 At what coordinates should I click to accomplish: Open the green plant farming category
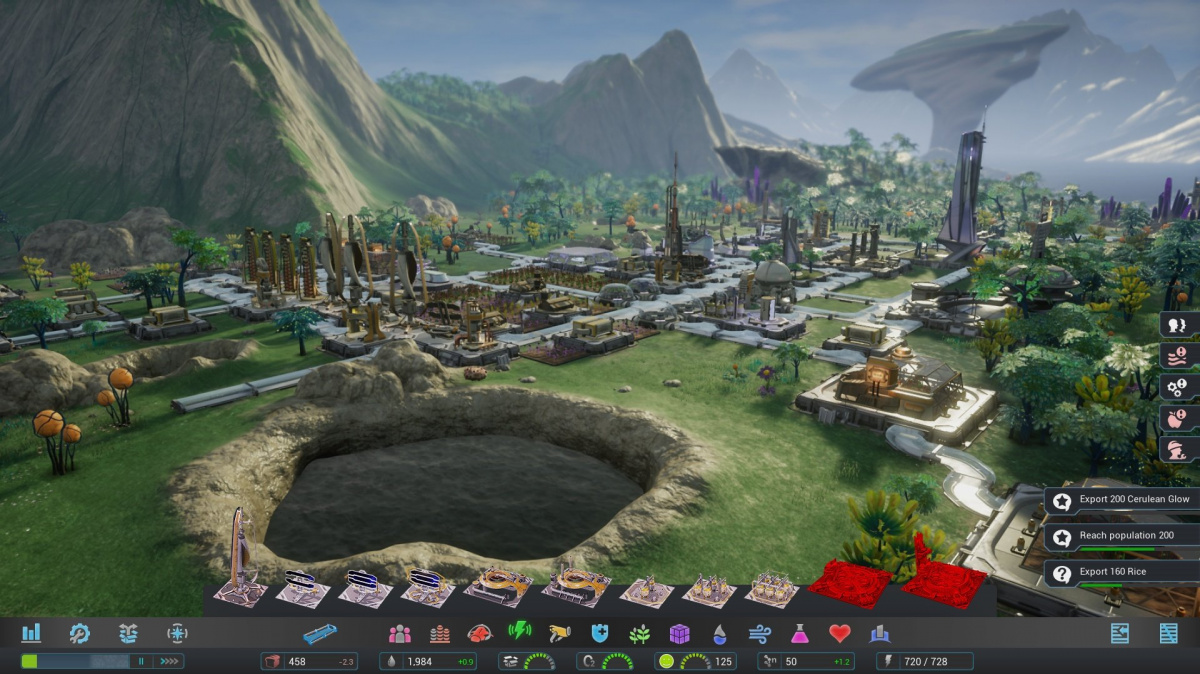pos(640,633)
